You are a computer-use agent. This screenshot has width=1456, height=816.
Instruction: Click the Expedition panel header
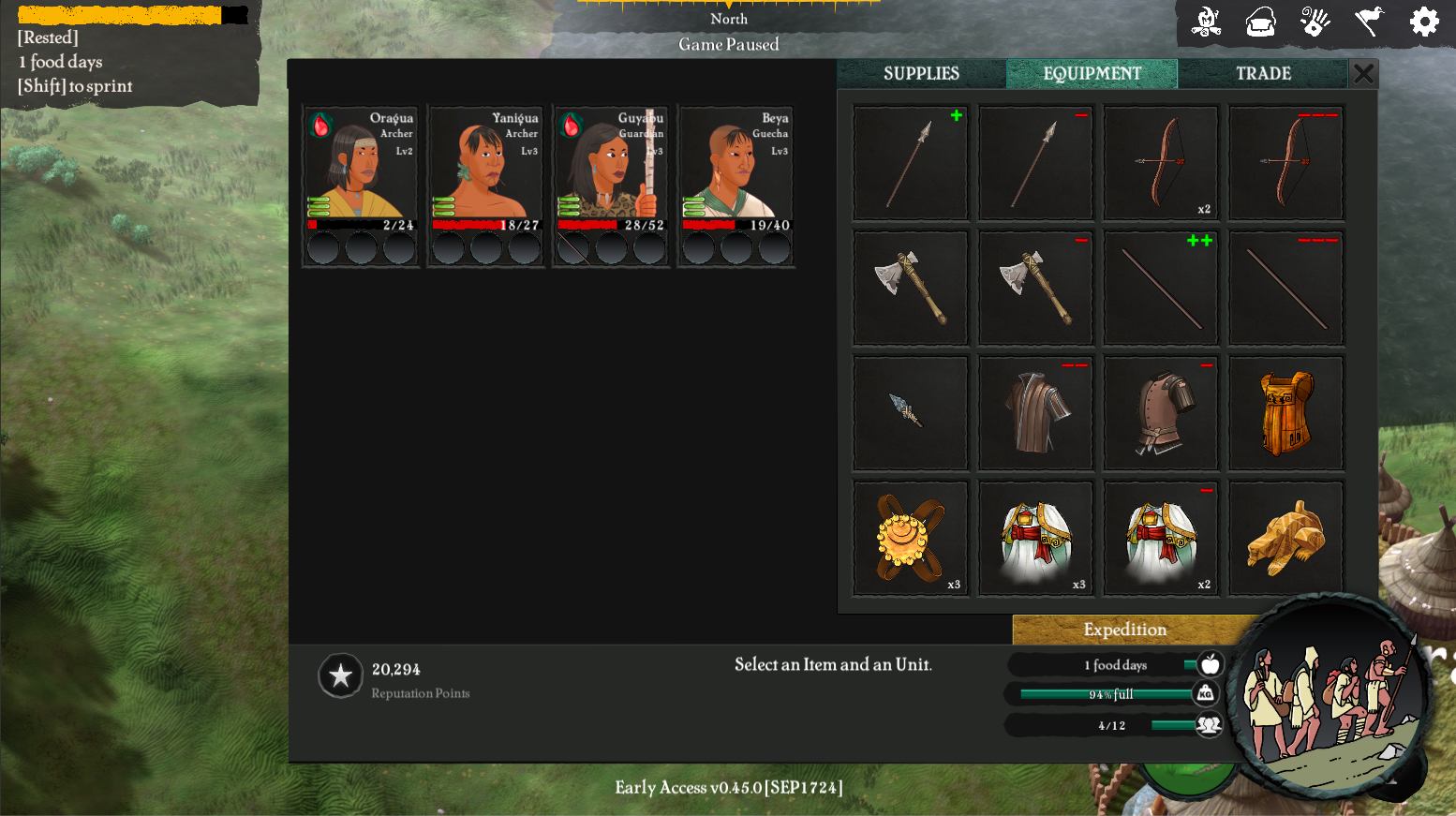(1125, 630)
